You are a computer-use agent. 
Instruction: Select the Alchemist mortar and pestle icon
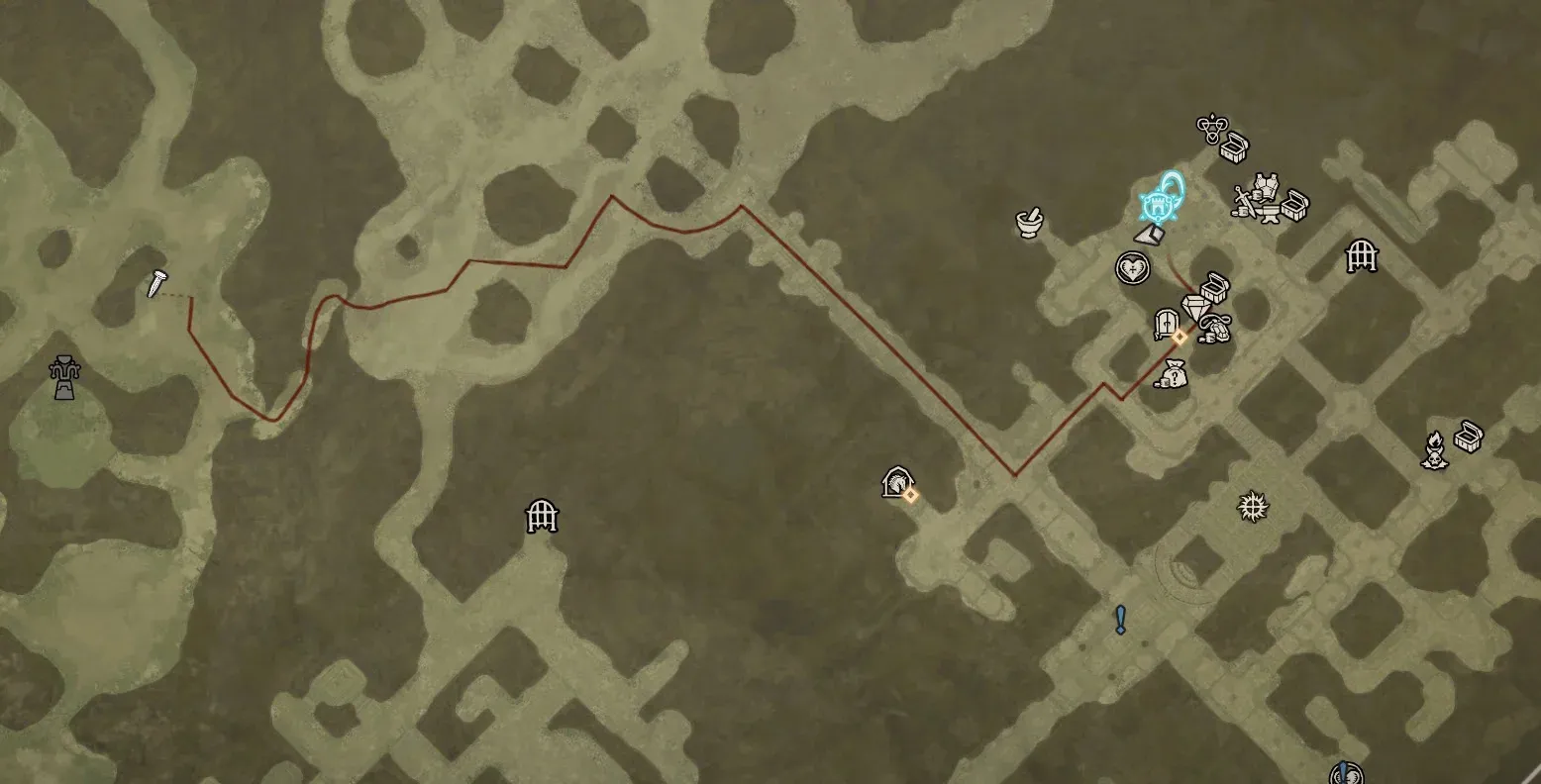click(1030, 225)
